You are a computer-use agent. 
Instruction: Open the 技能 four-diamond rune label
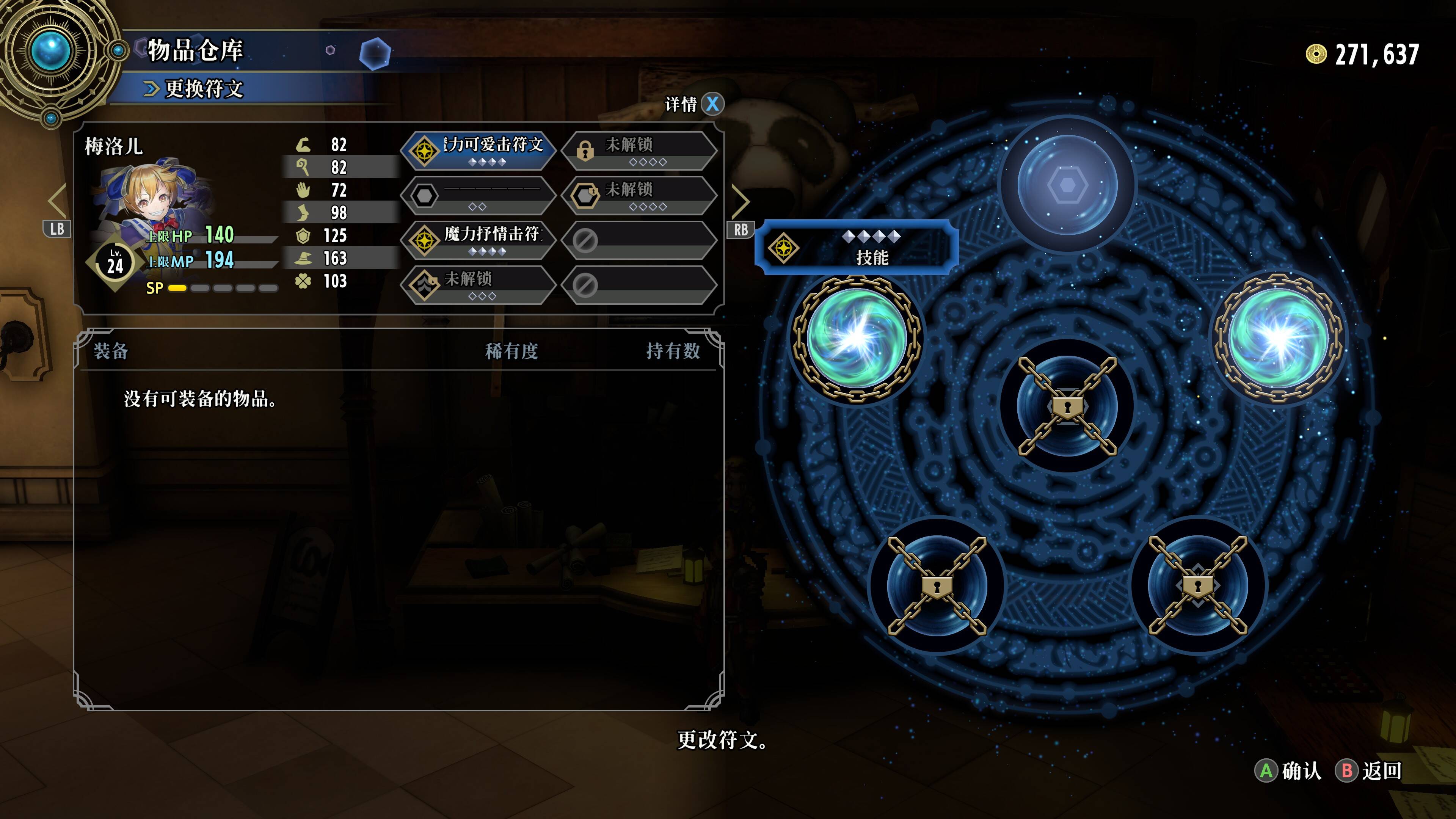(x=857, y=248)
